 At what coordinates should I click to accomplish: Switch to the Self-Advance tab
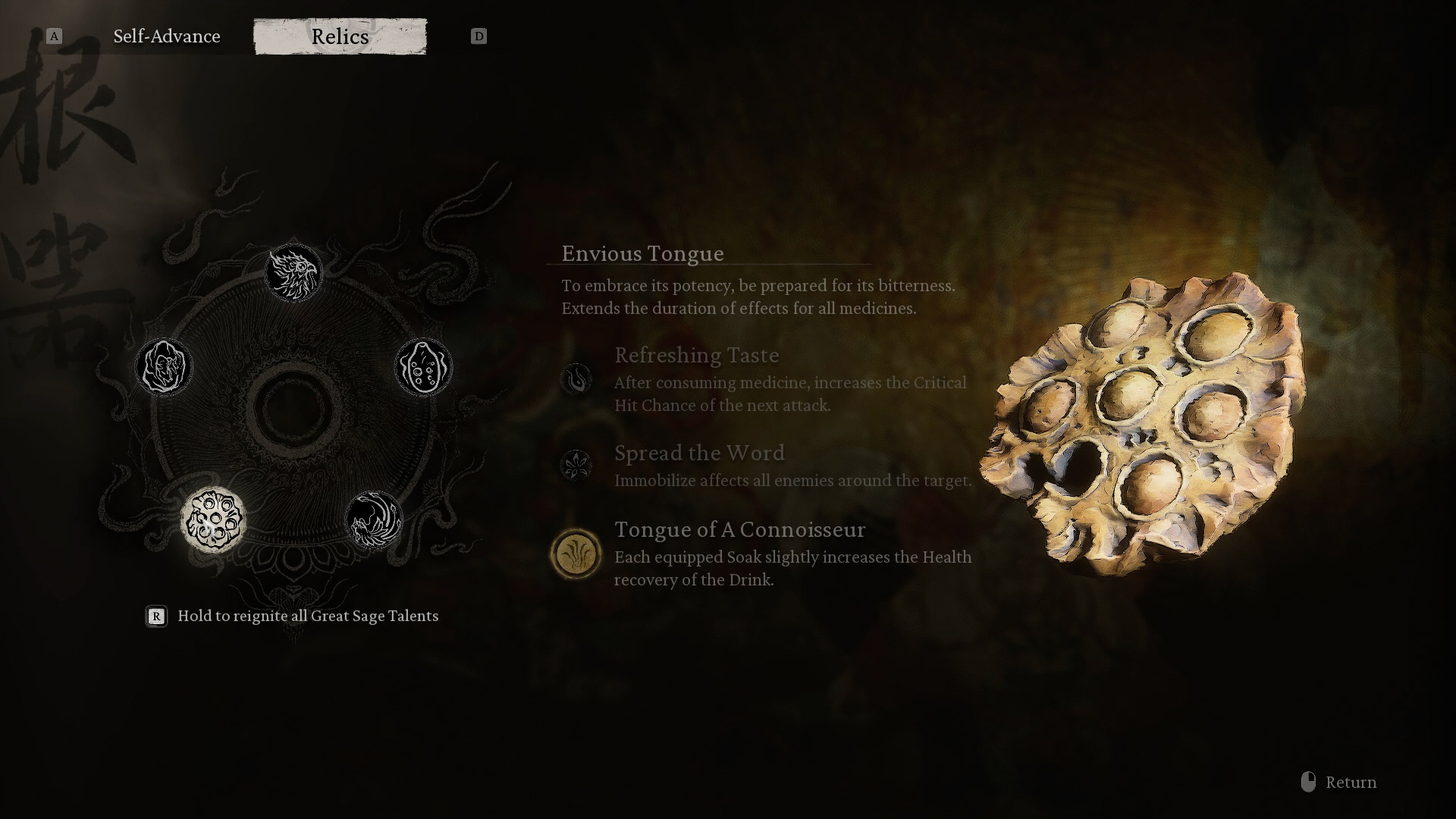pos(167,36)
